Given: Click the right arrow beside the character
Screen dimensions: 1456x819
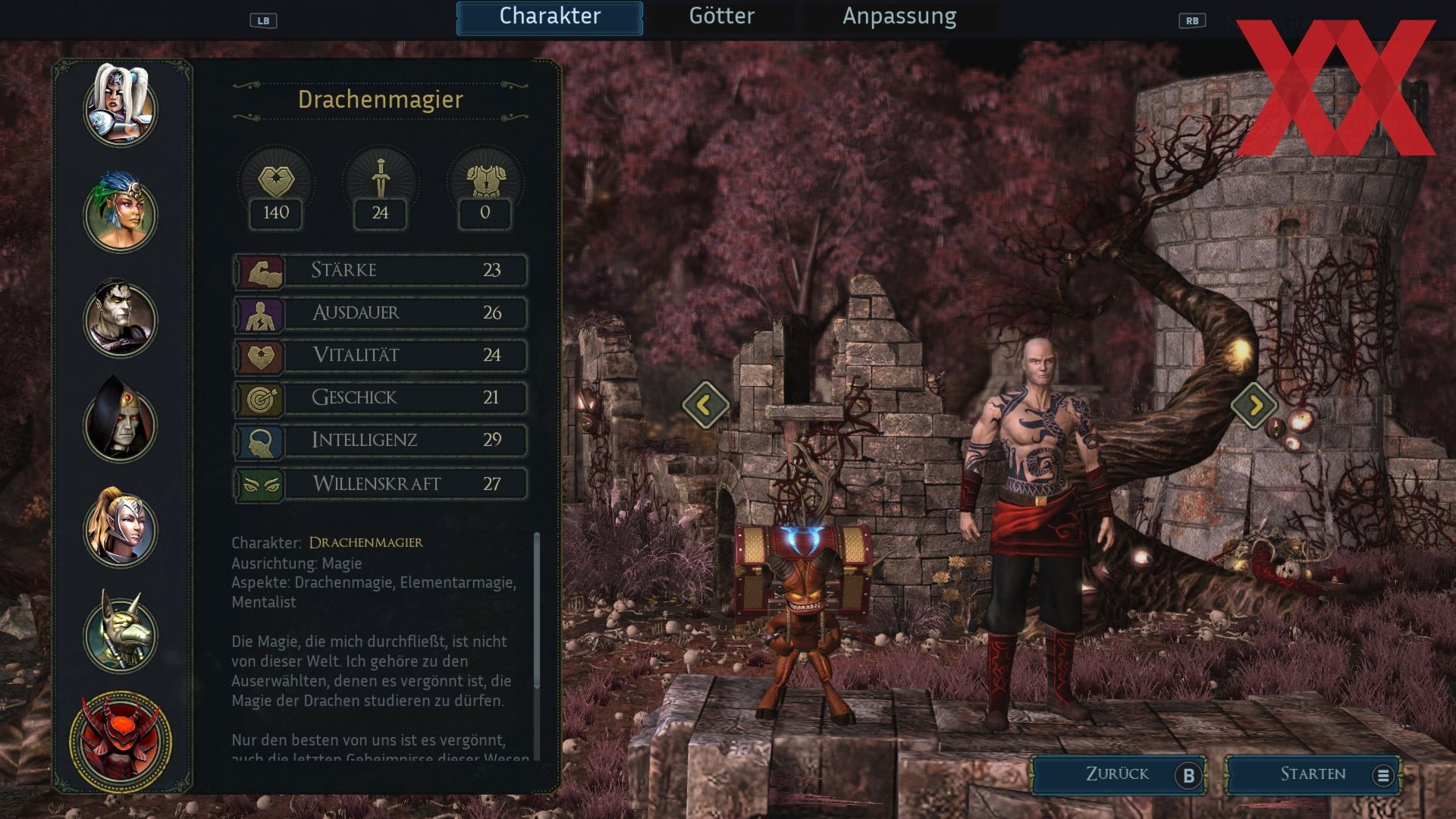Looking at the screenshot, I should (1254, 405).
